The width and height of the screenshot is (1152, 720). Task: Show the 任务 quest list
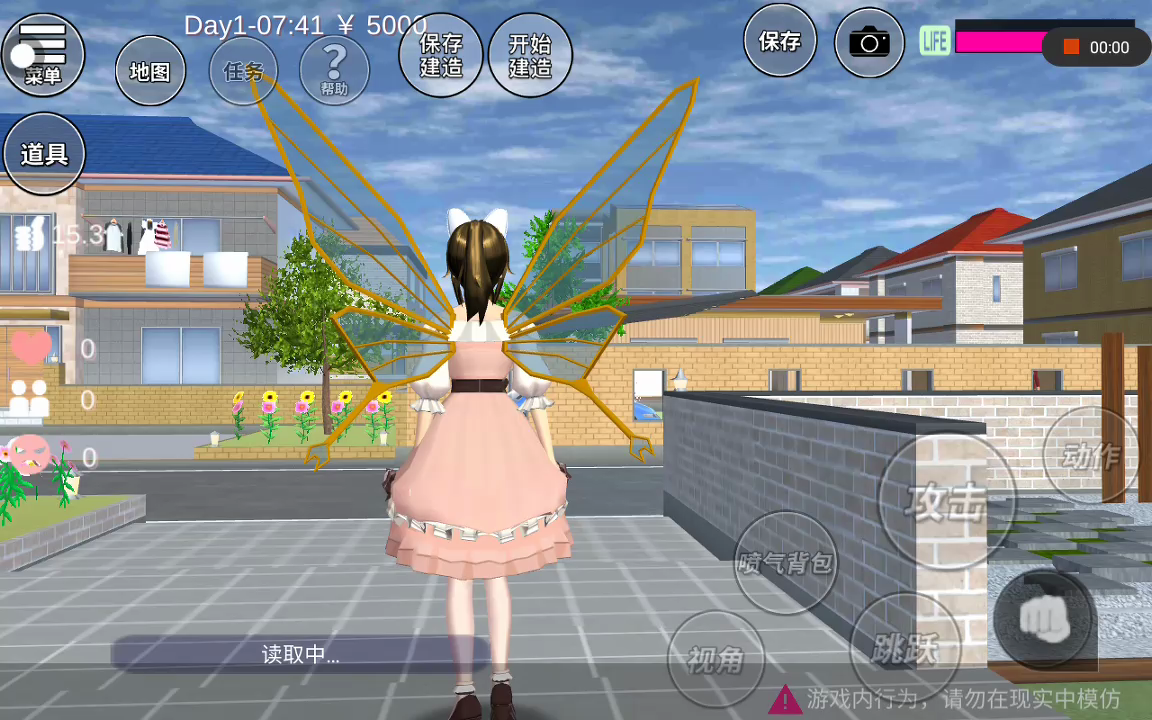click(243, 71)
